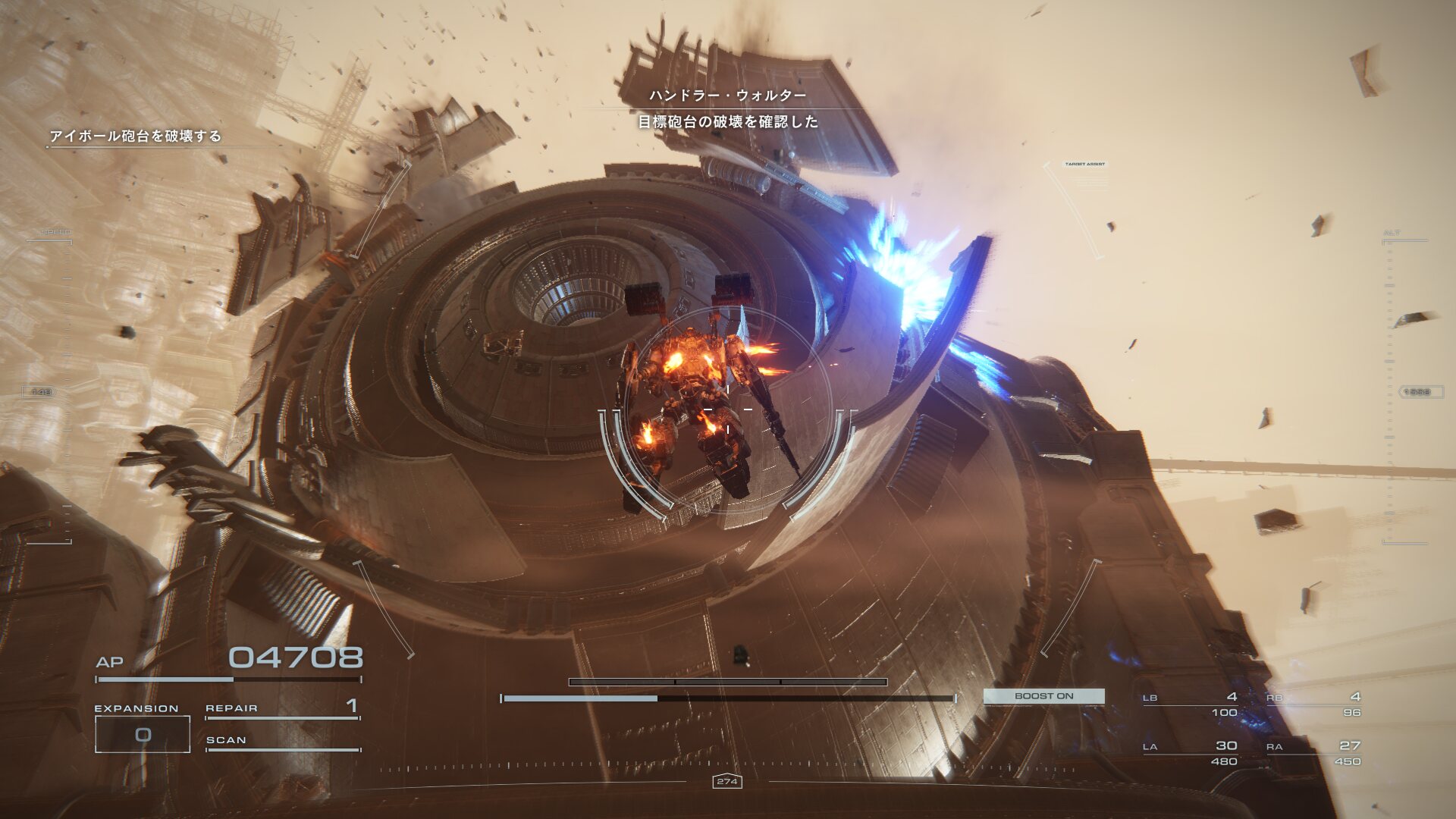The height and width of the screenshot is (819, 1456).
Task: Choose the RA arm weapon slot
Action: click(x=1313, y=752)
